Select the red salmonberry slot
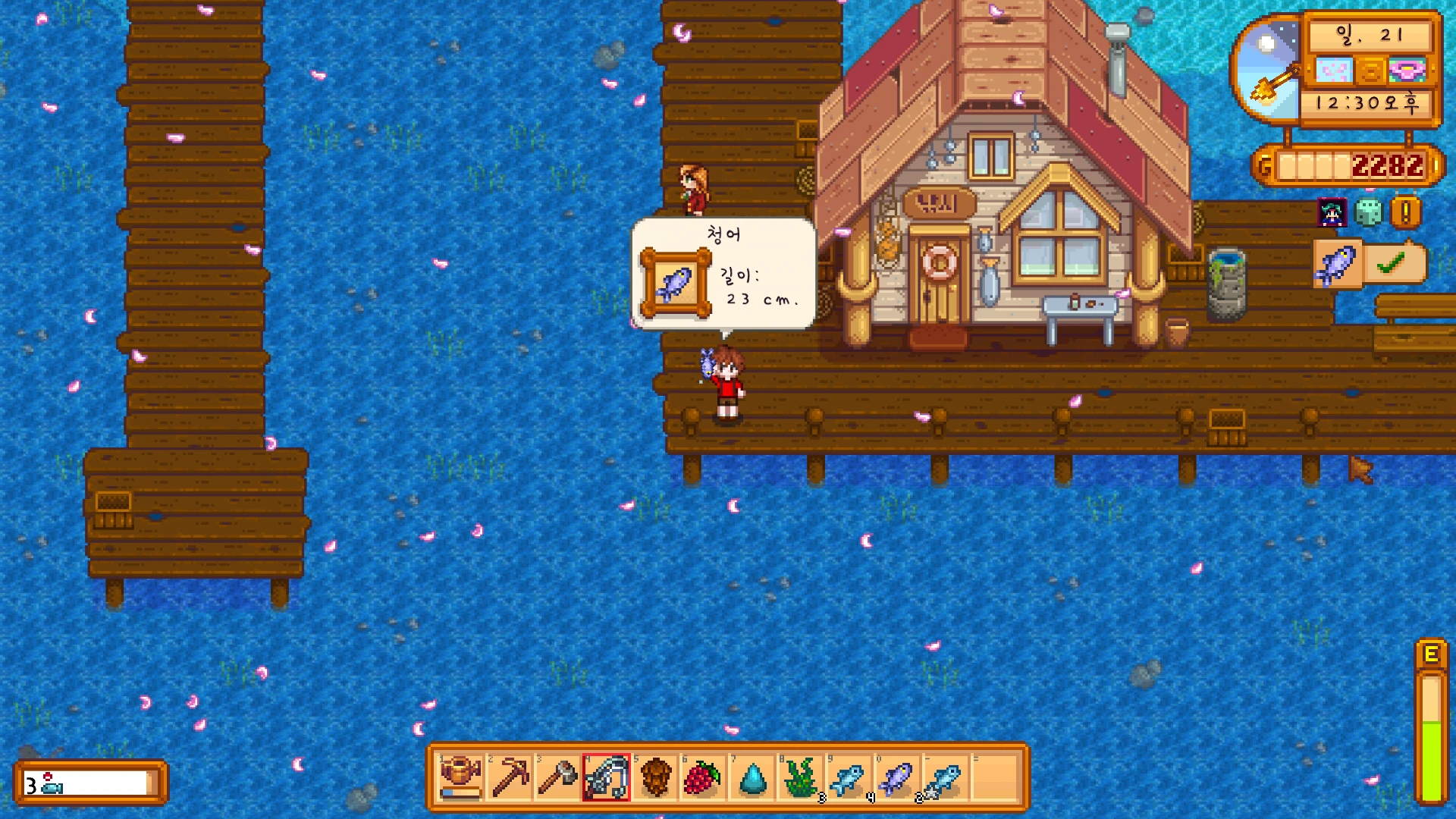The height and width of the screenshot is (819, 1456). click(703, 777)
